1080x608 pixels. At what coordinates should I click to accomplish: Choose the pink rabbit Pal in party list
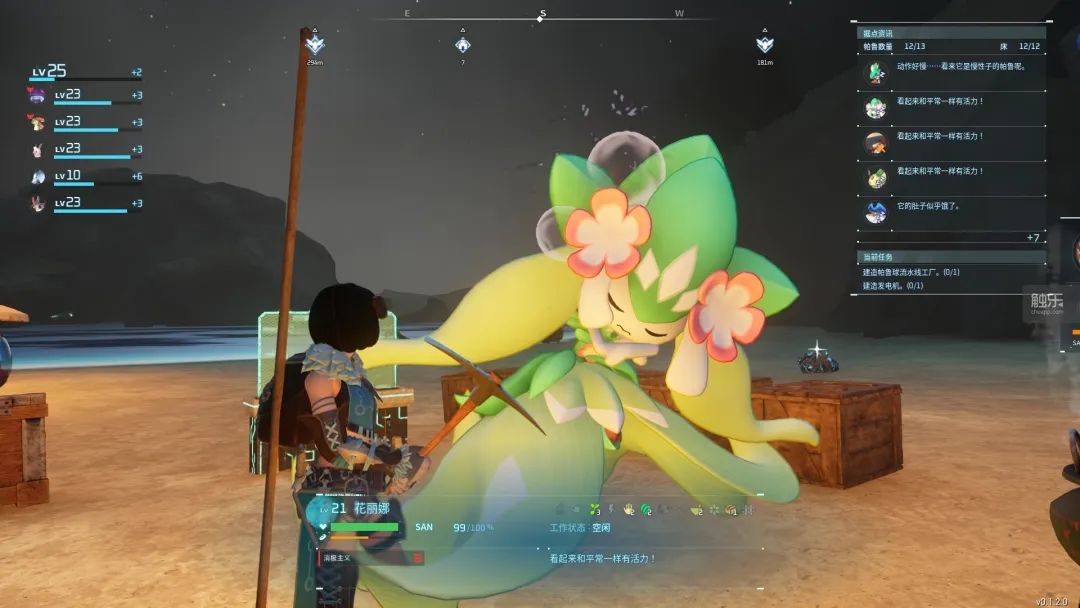point(38,150)
